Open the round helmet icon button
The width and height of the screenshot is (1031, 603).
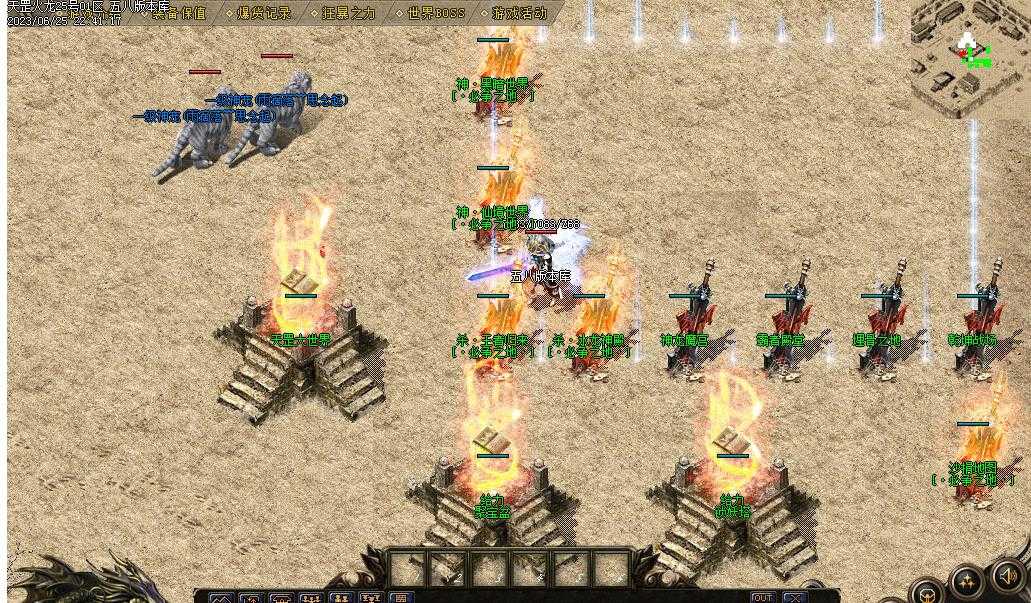point(929,592)
